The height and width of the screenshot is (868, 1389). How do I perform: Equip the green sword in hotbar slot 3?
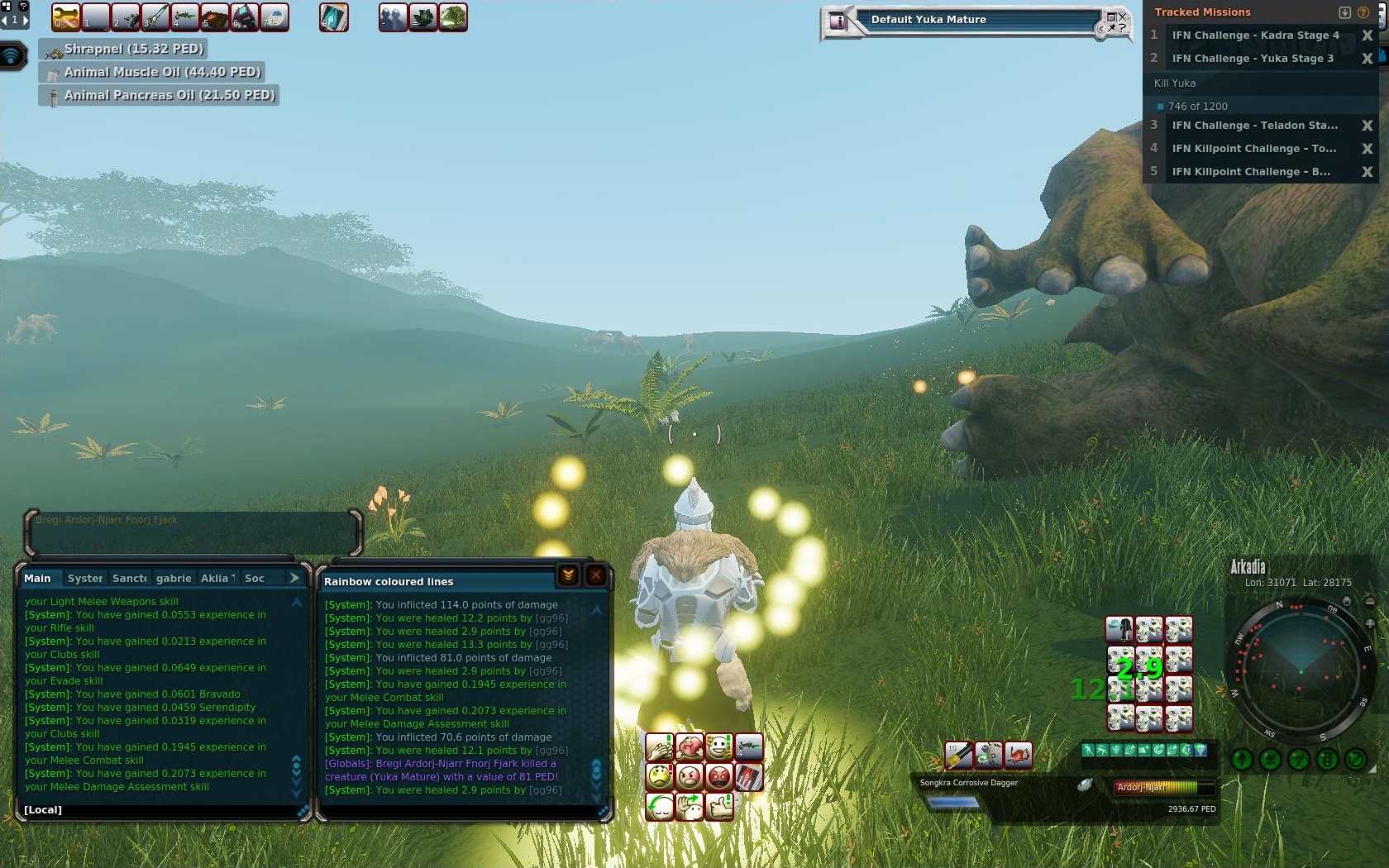[x=155, y=17]
